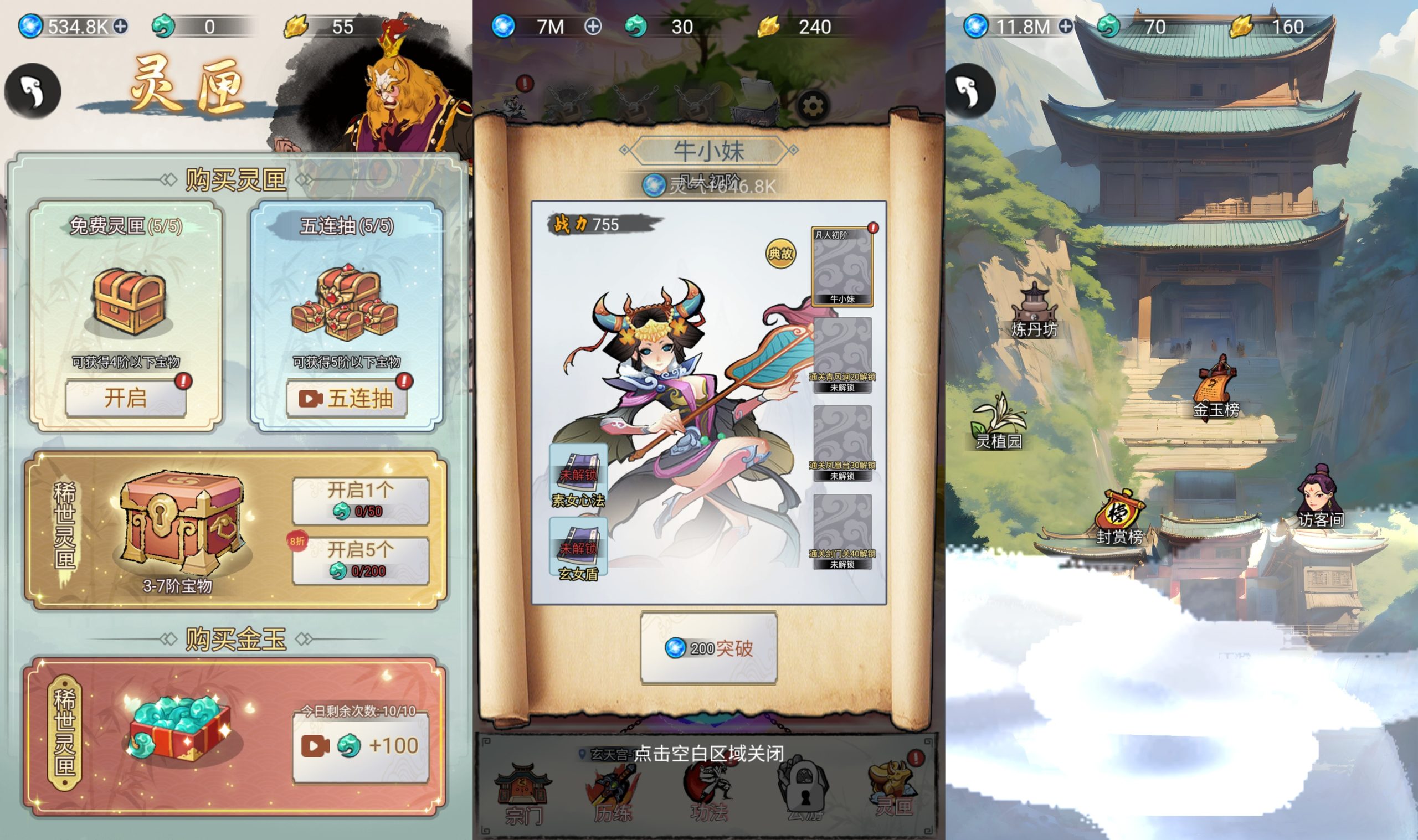
Task: Enter the 访客间 visitor room
Action: (x=1321, y=498)
